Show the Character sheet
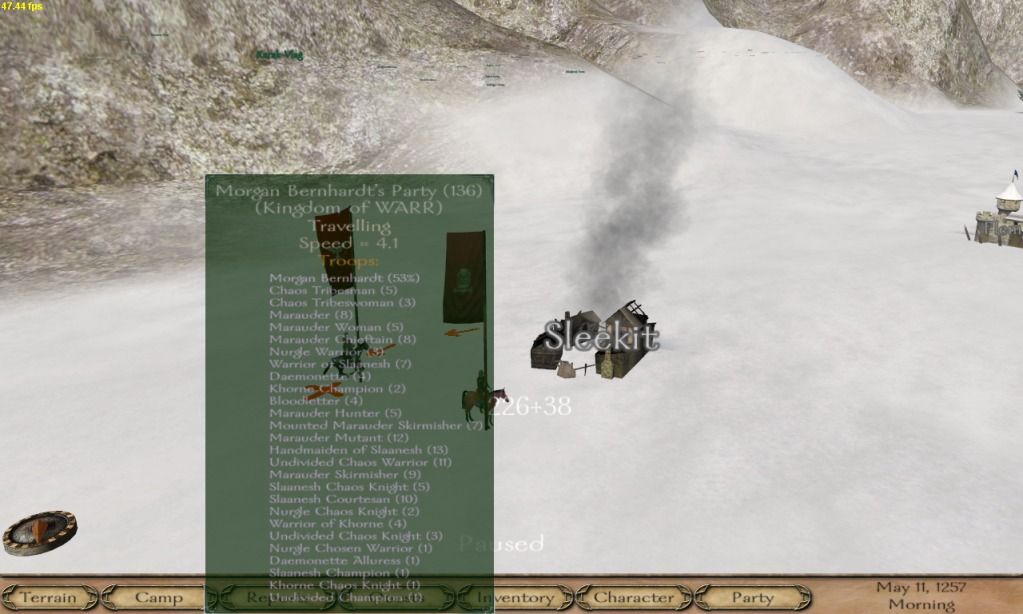Screen dimensions: 1023x614 point(633,598)
